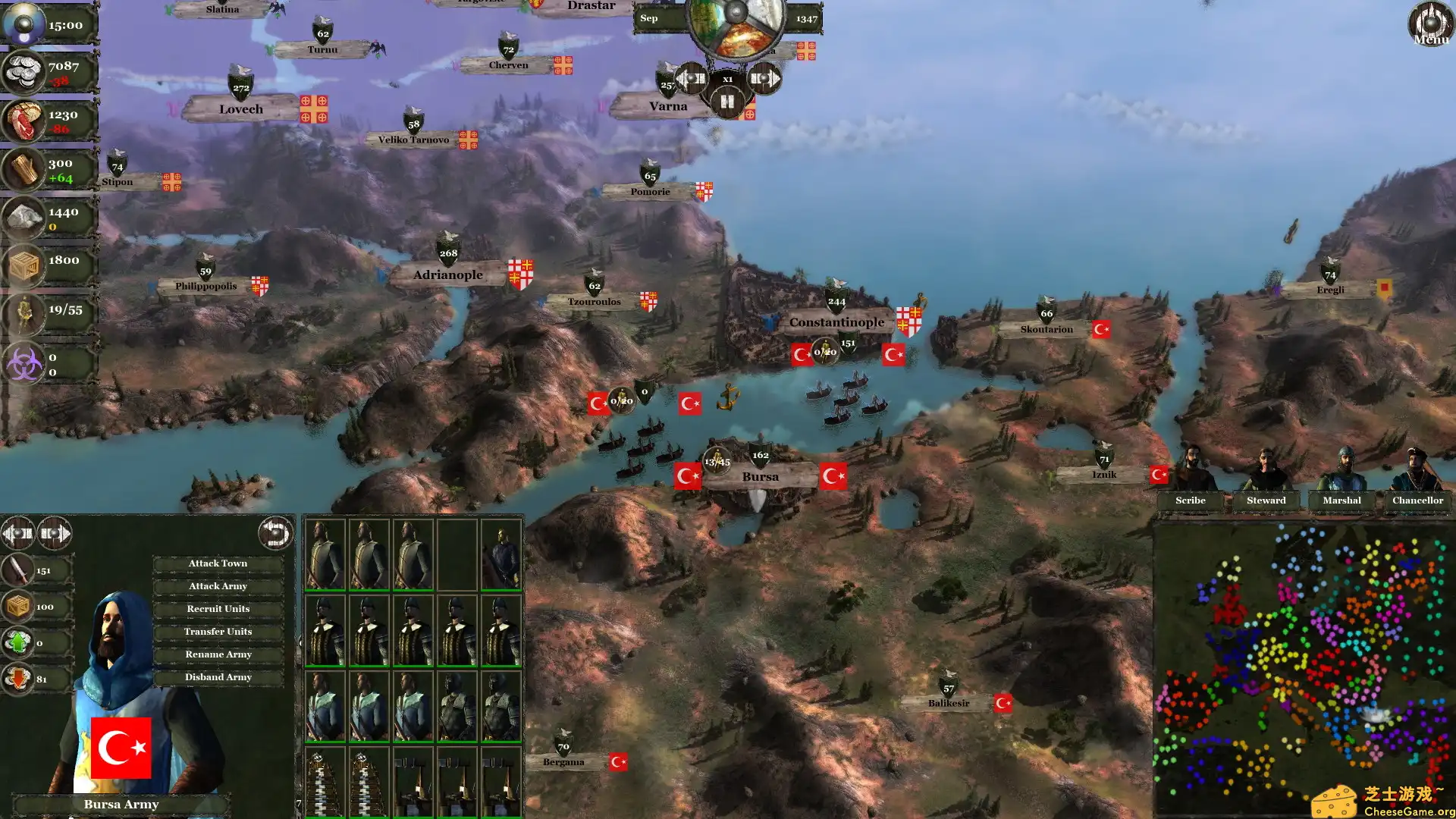
Task: Open the stone resource counter icon
Action: (x=25, y=215)
